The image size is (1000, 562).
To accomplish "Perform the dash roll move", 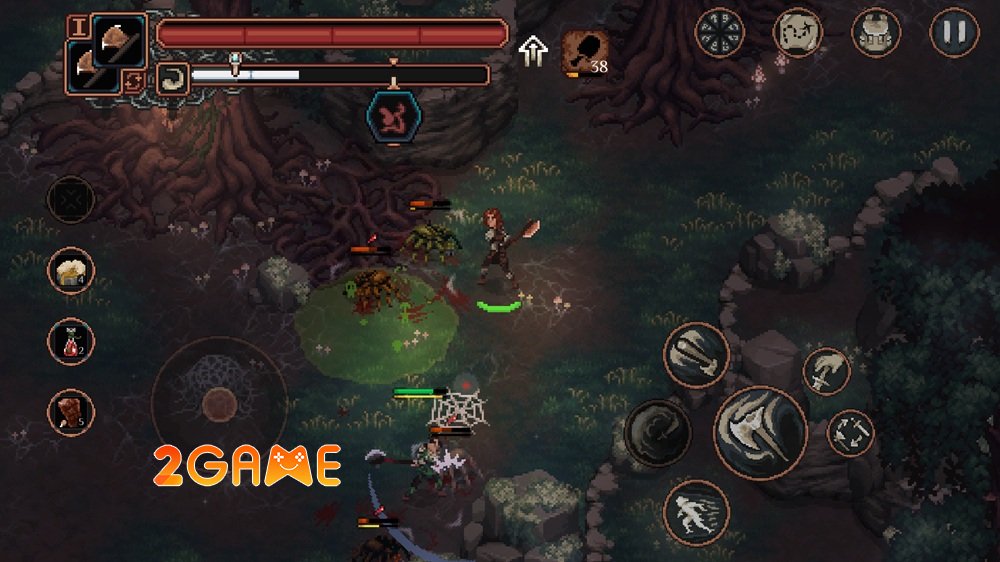I will pos(696,512).
